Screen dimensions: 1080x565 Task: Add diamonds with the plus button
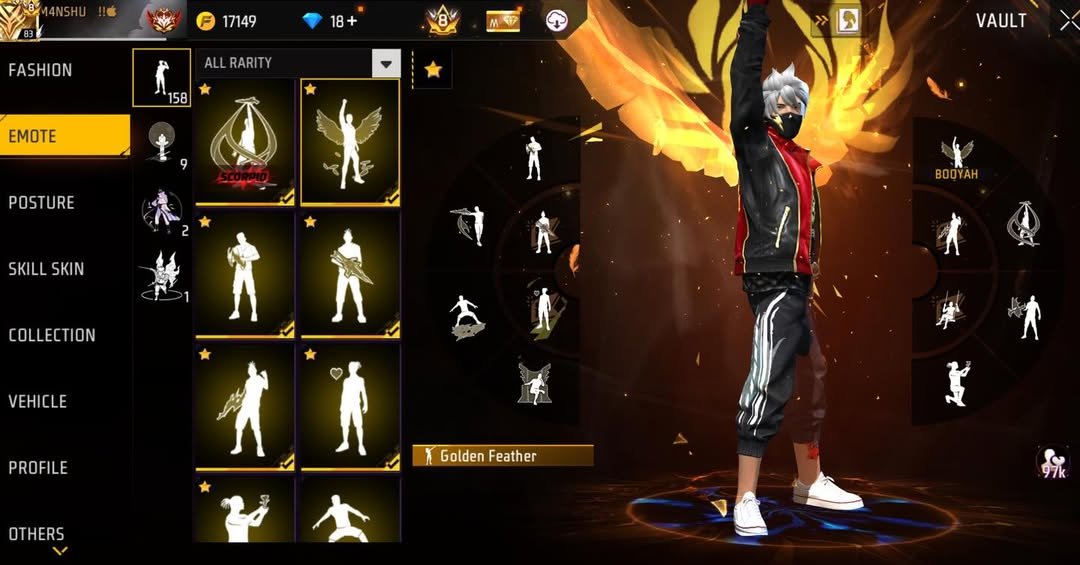351,21
